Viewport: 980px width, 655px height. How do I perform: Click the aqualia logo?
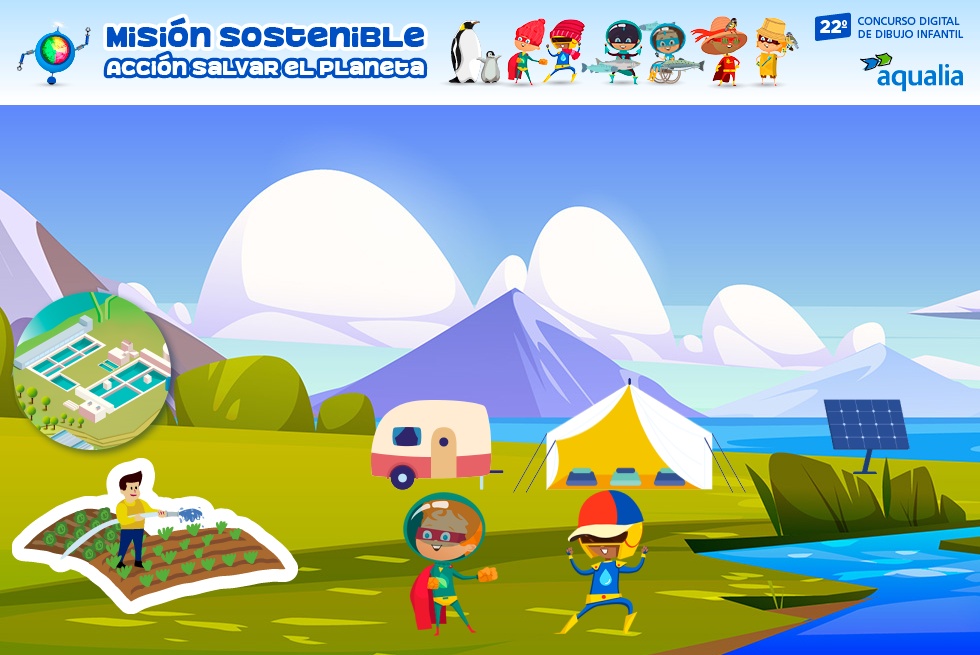911,70
